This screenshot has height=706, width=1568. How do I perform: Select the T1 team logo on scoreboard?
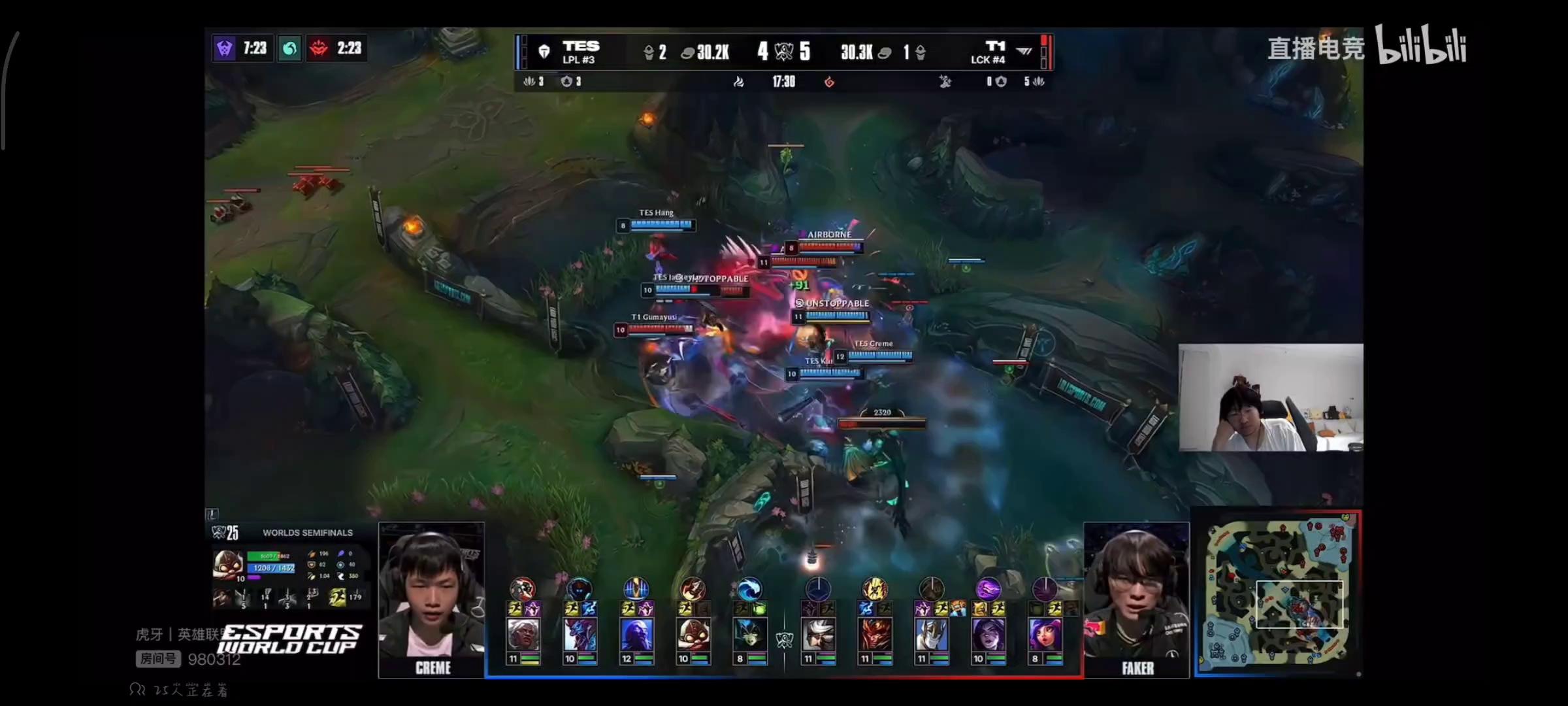(1024, 50)
